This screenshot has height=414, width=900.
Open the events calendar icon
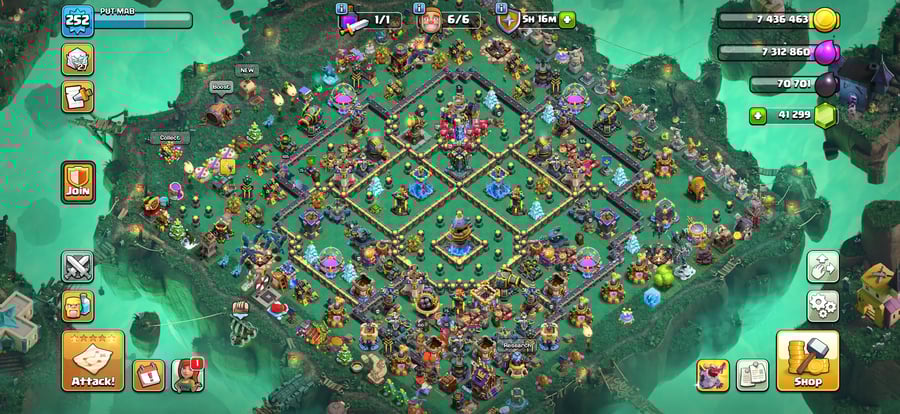click(x=148, y=375)
